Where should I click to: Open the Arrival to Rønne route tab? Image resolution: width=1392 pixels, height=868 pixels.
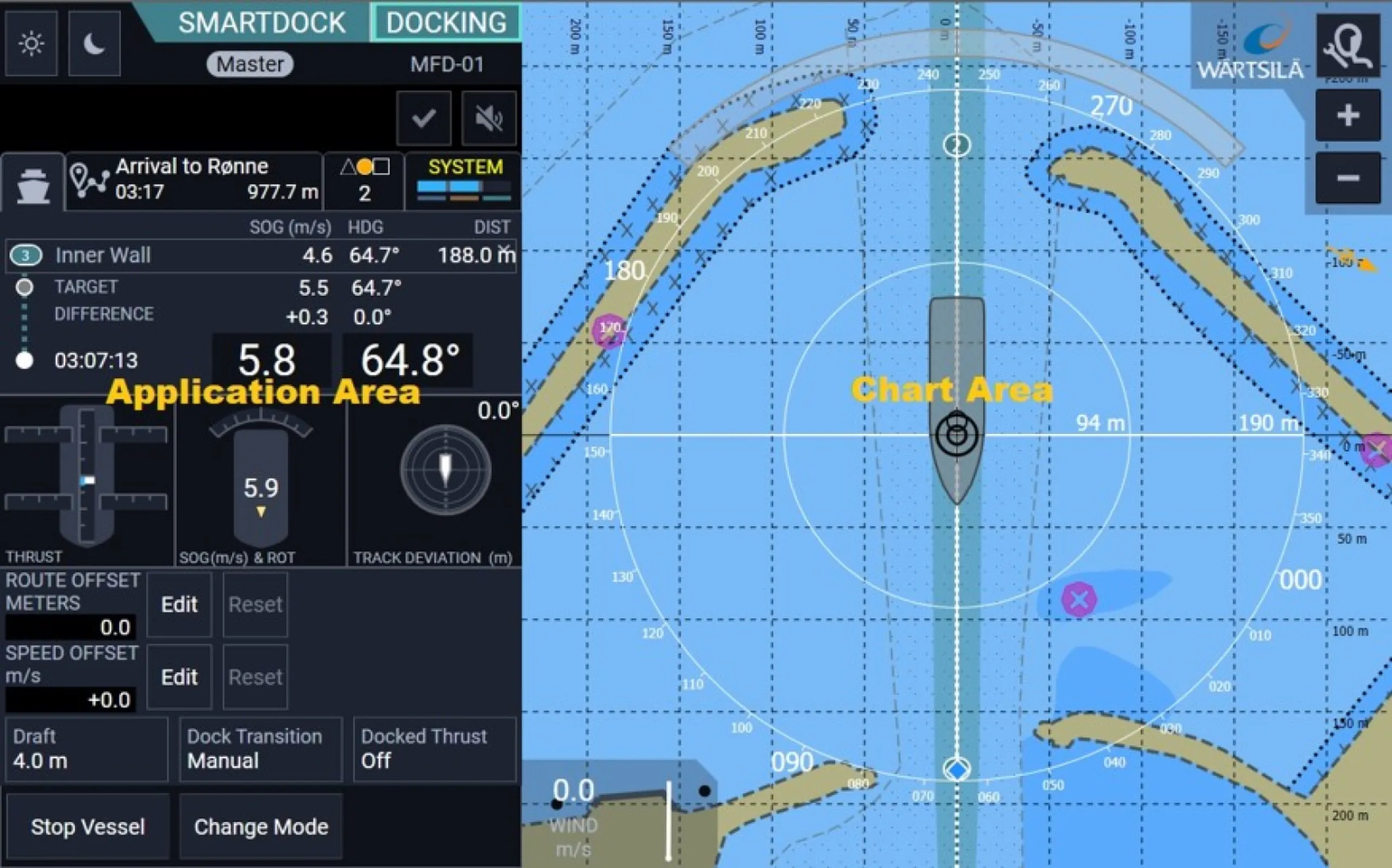point(194,179)
